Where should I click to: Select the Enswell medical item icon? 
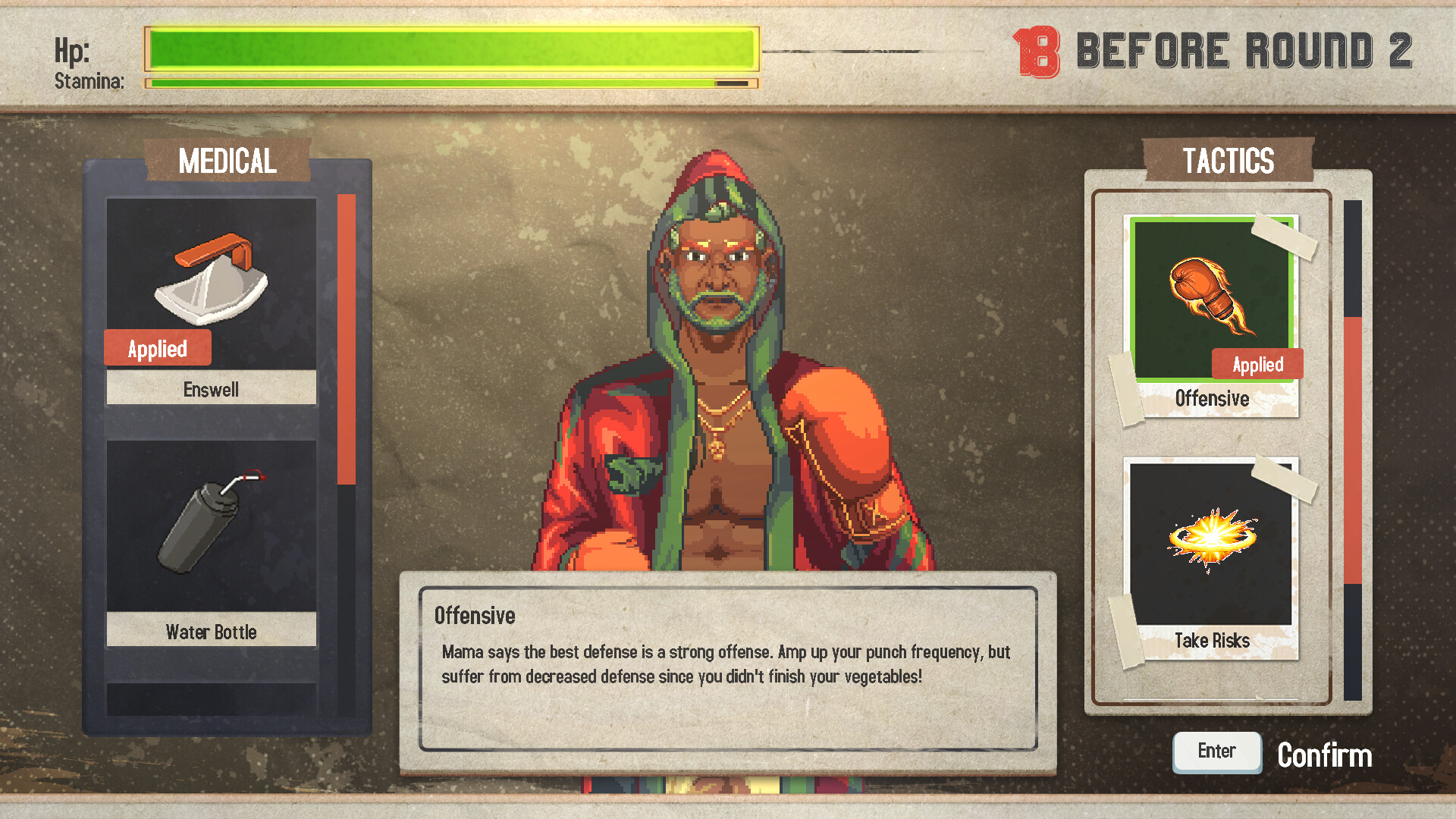(x=211, y=281)
